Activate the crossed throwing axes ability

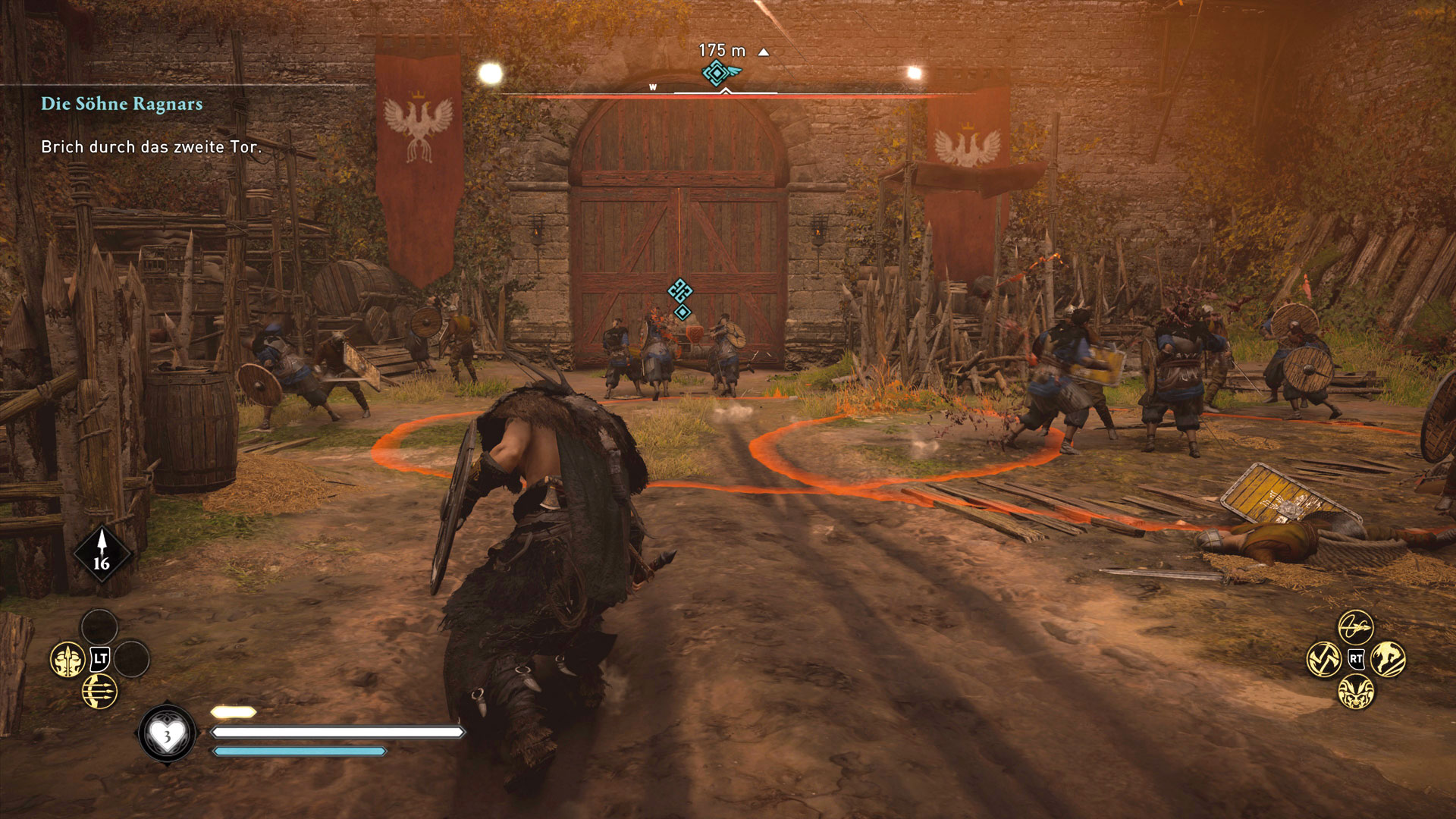(1324, 659)
